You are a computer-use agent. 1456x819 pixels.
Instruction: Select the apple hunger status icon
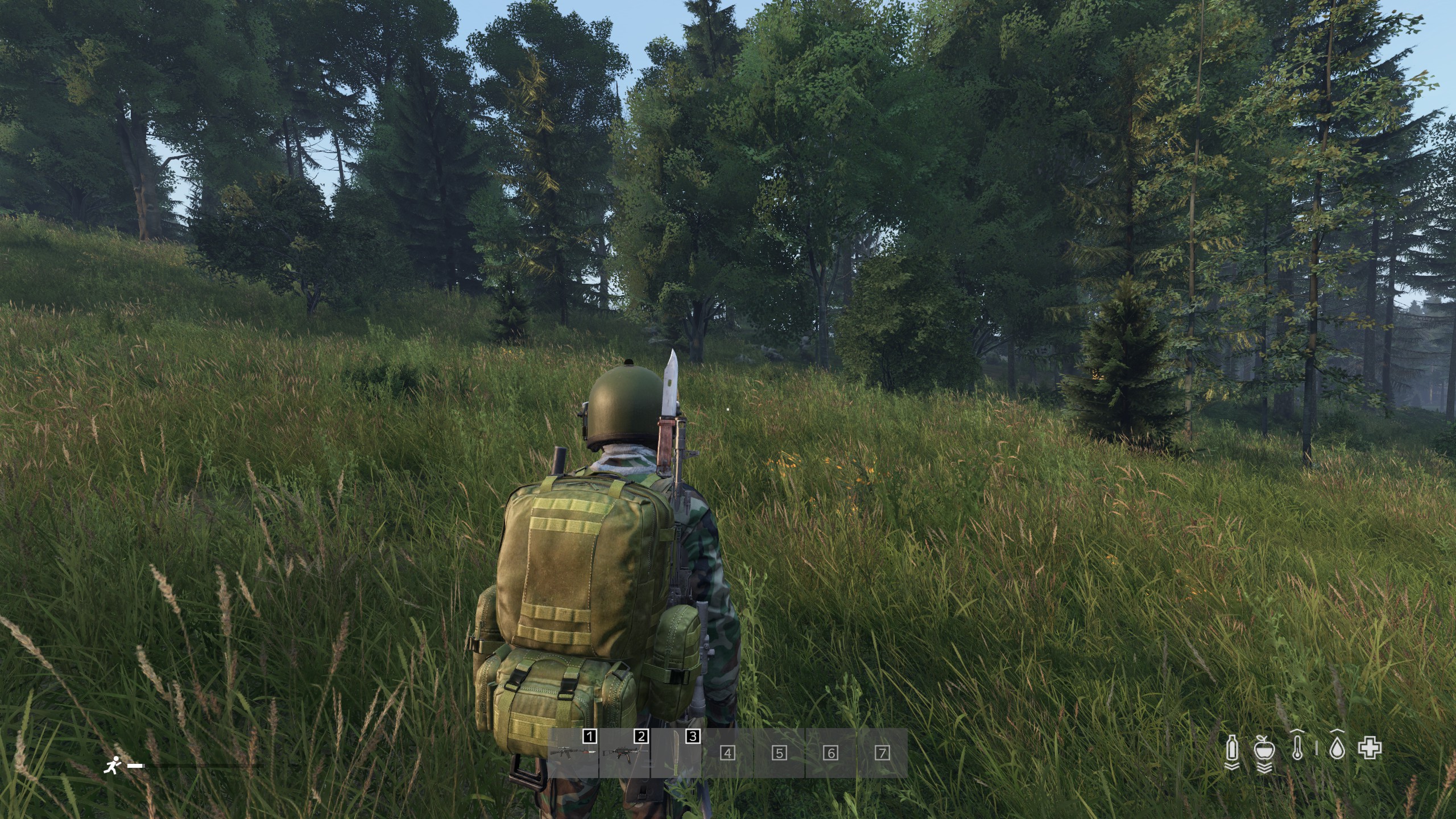coord(1264,748)
